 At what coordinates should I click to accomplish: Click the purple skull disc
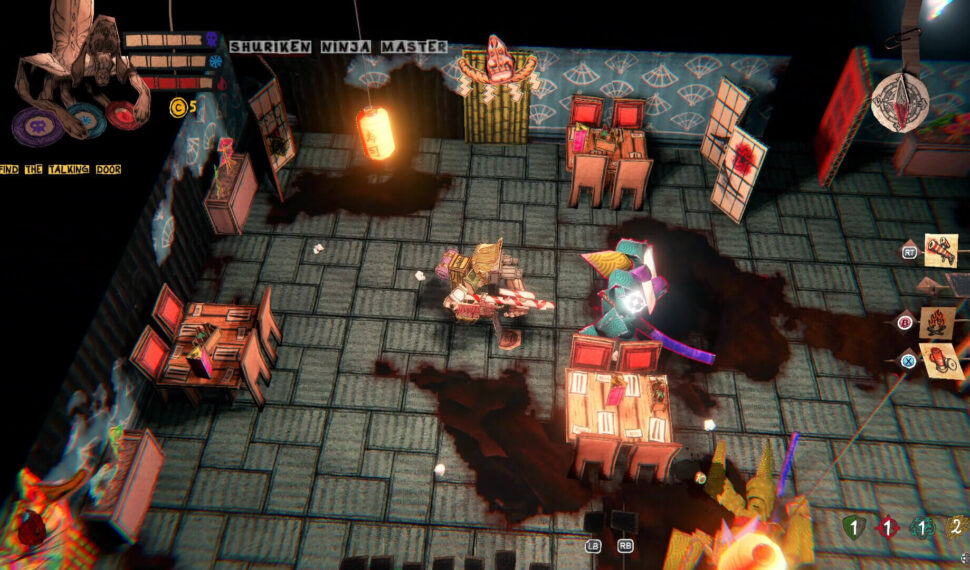pyautogui.click(x=38, y=126)
